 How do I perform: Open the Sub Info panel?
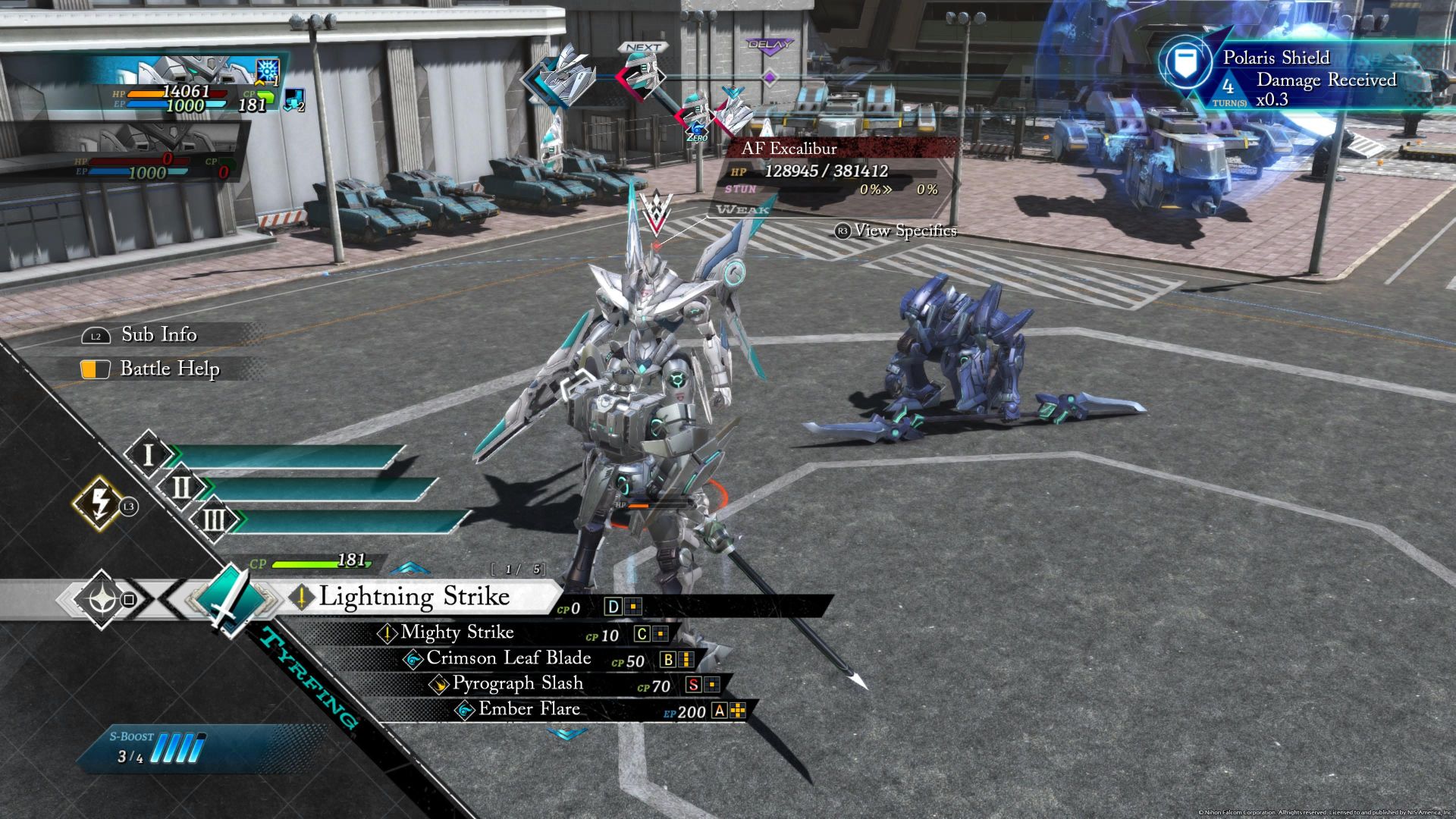click(158, 334)
